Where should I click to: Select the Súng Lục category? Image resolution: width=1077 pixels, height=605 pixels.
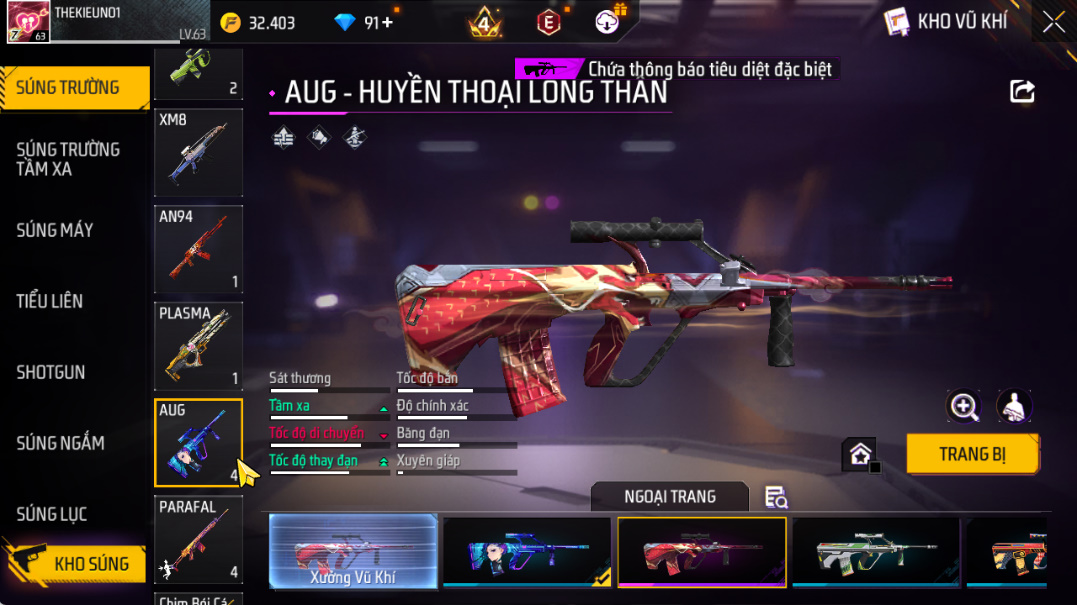(52, 514)
